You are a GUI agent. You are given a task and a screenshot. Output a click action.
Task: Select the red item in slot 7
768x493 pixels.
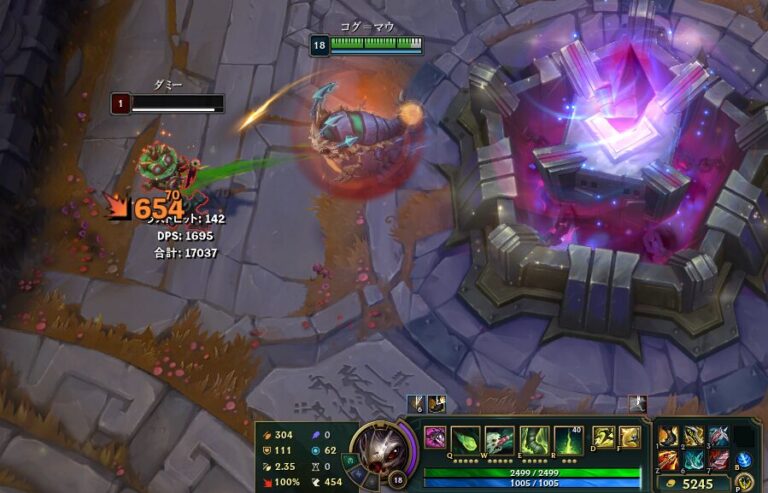click(716, 459)
